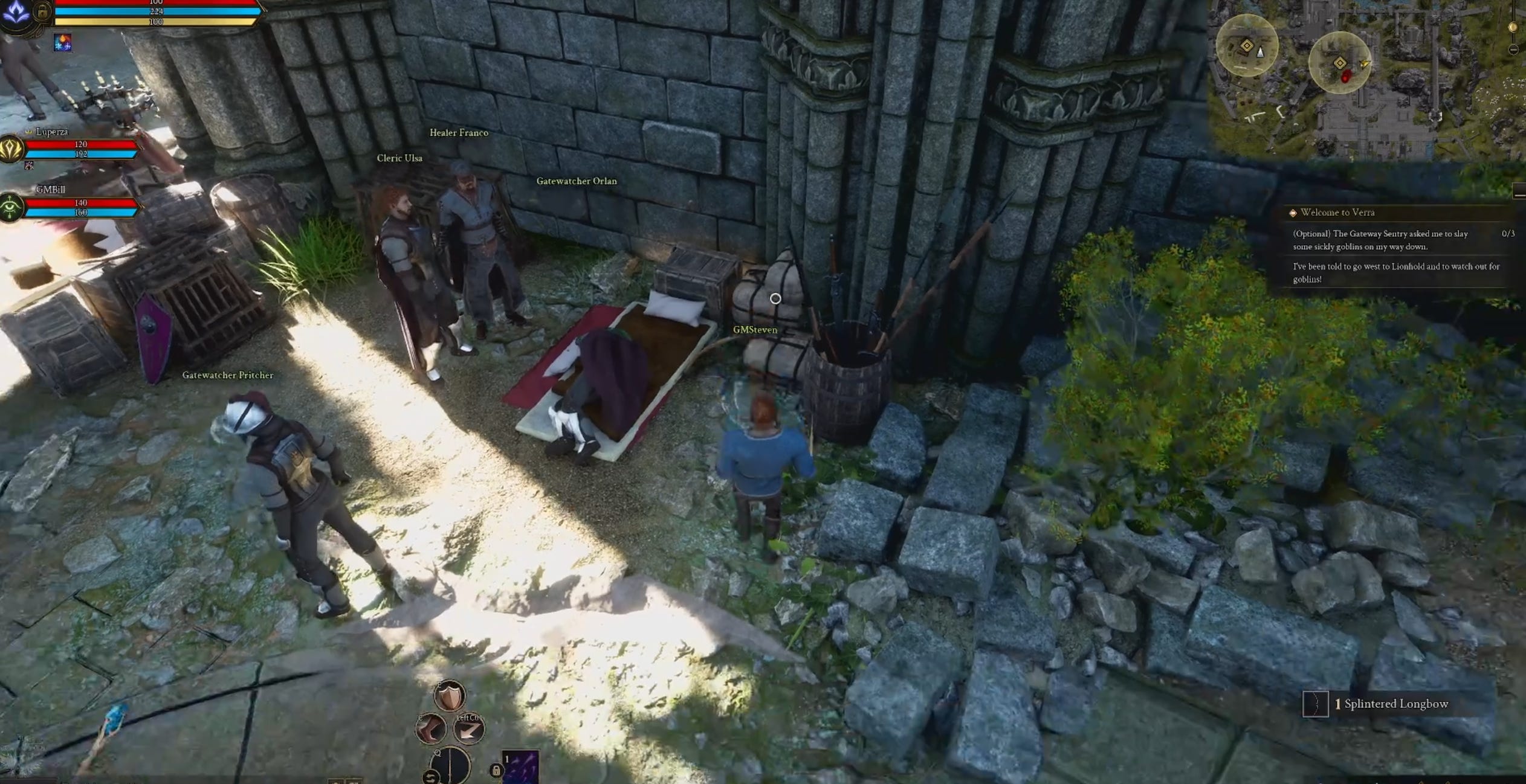Toggle the padlock beside the player portrait

[x=42, y=12]
